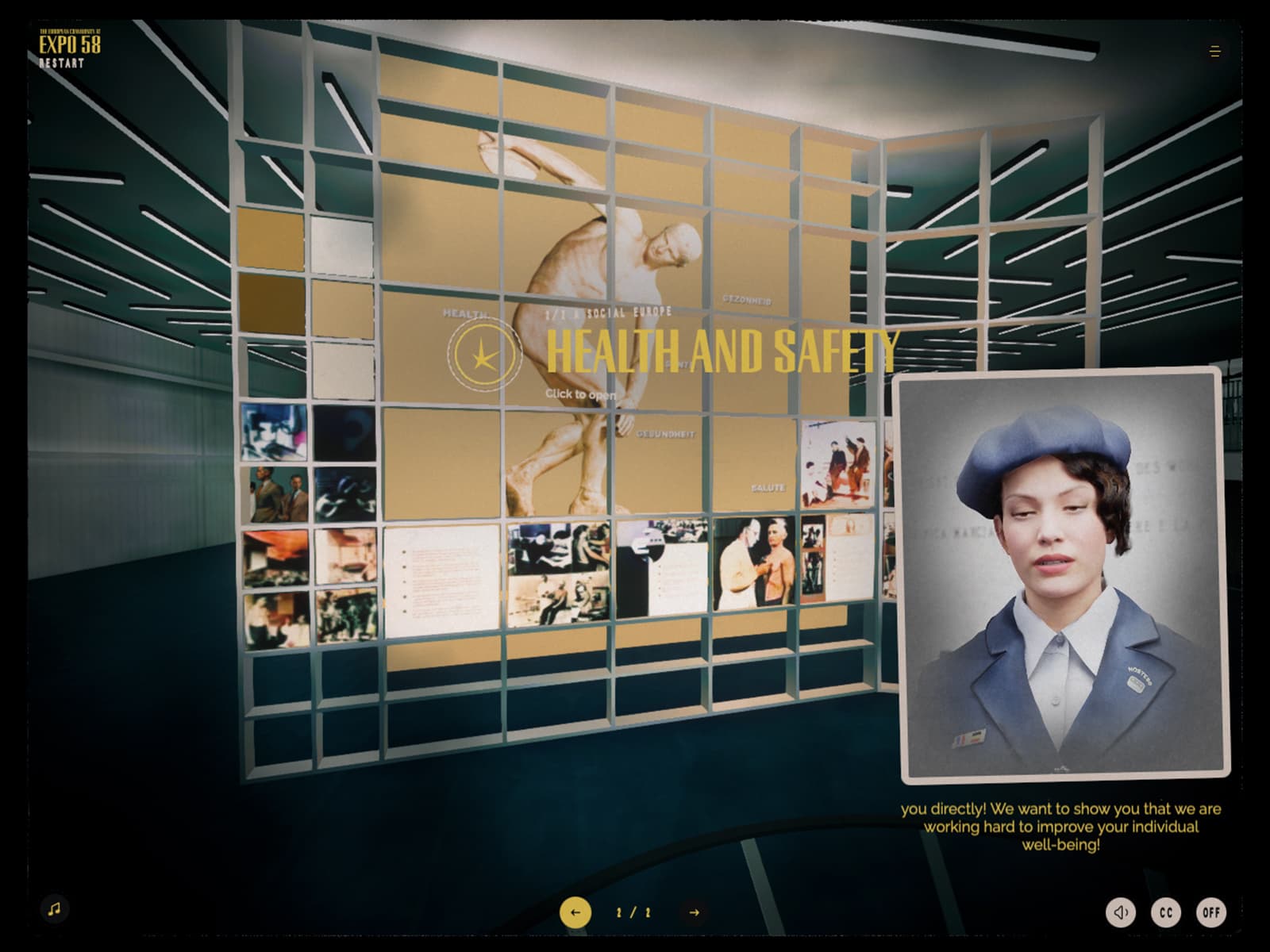Advance with the right arrow button

point(695,912)
